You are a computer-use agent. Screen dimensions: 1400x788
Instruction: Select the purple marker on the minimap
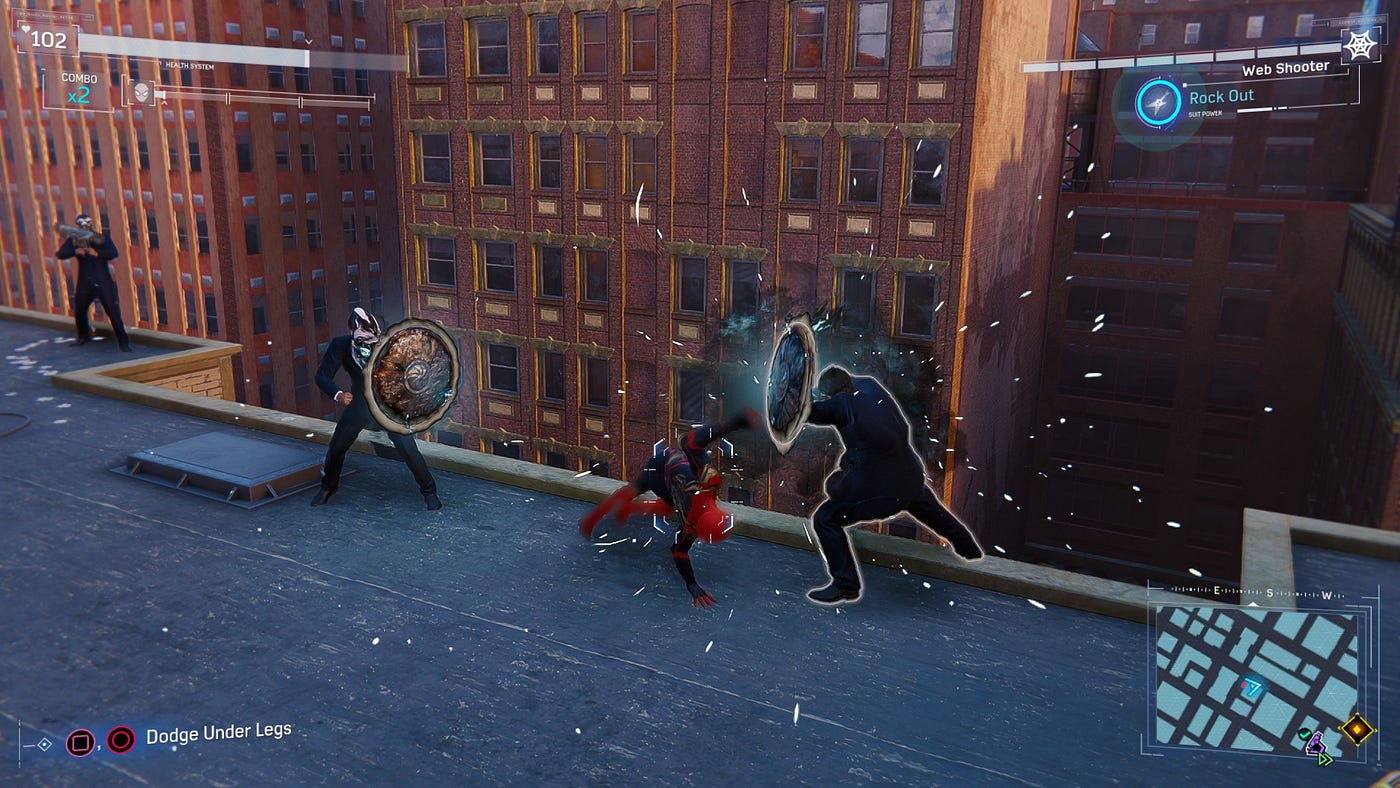coord(1316,743)
